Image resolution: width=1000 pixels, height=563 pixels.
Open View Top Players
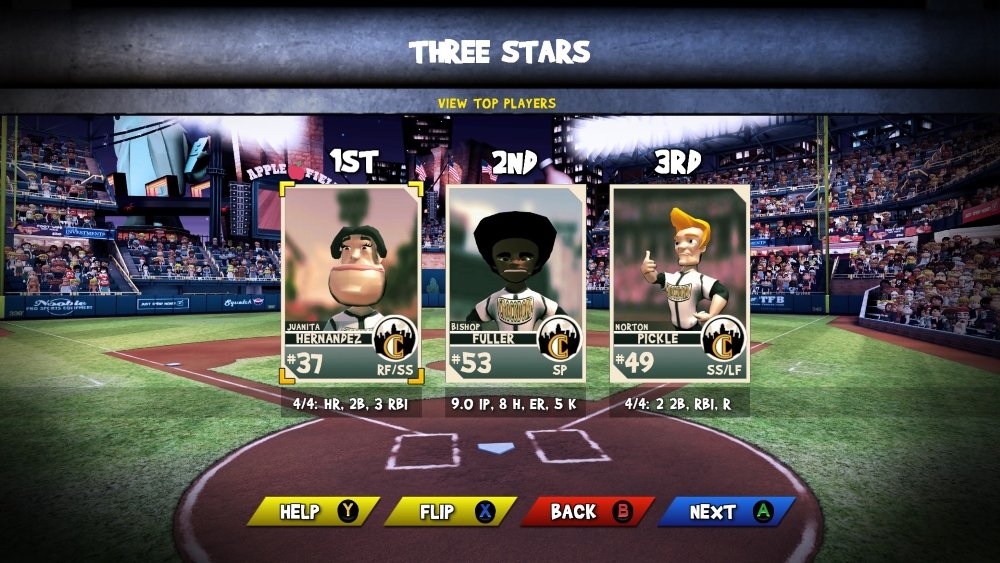tap(497, 103)
